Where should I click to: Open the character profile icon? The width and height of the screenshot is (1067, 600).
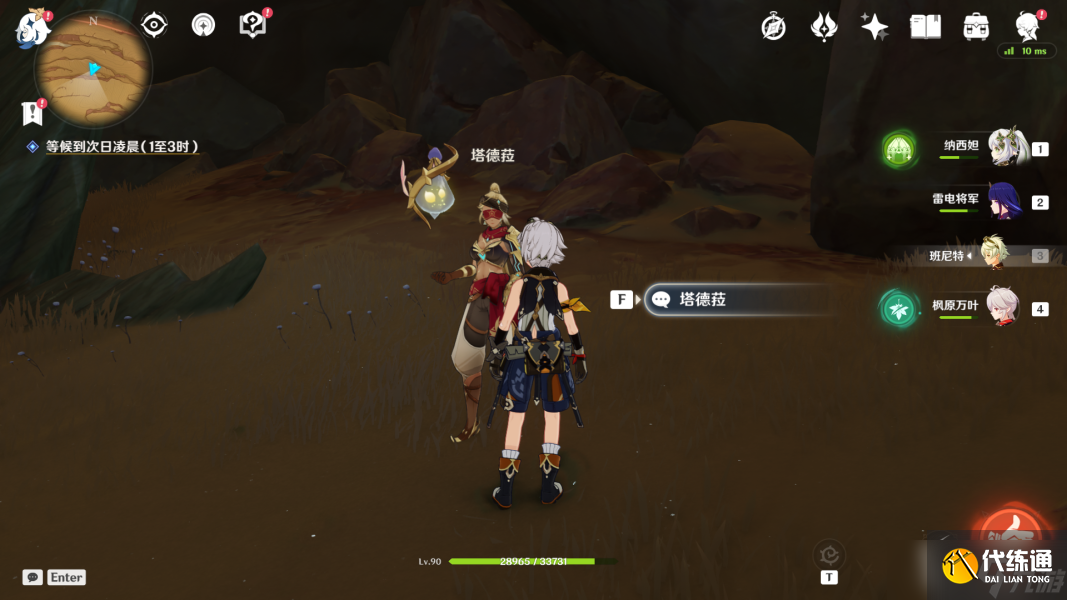click(1026, 26)
